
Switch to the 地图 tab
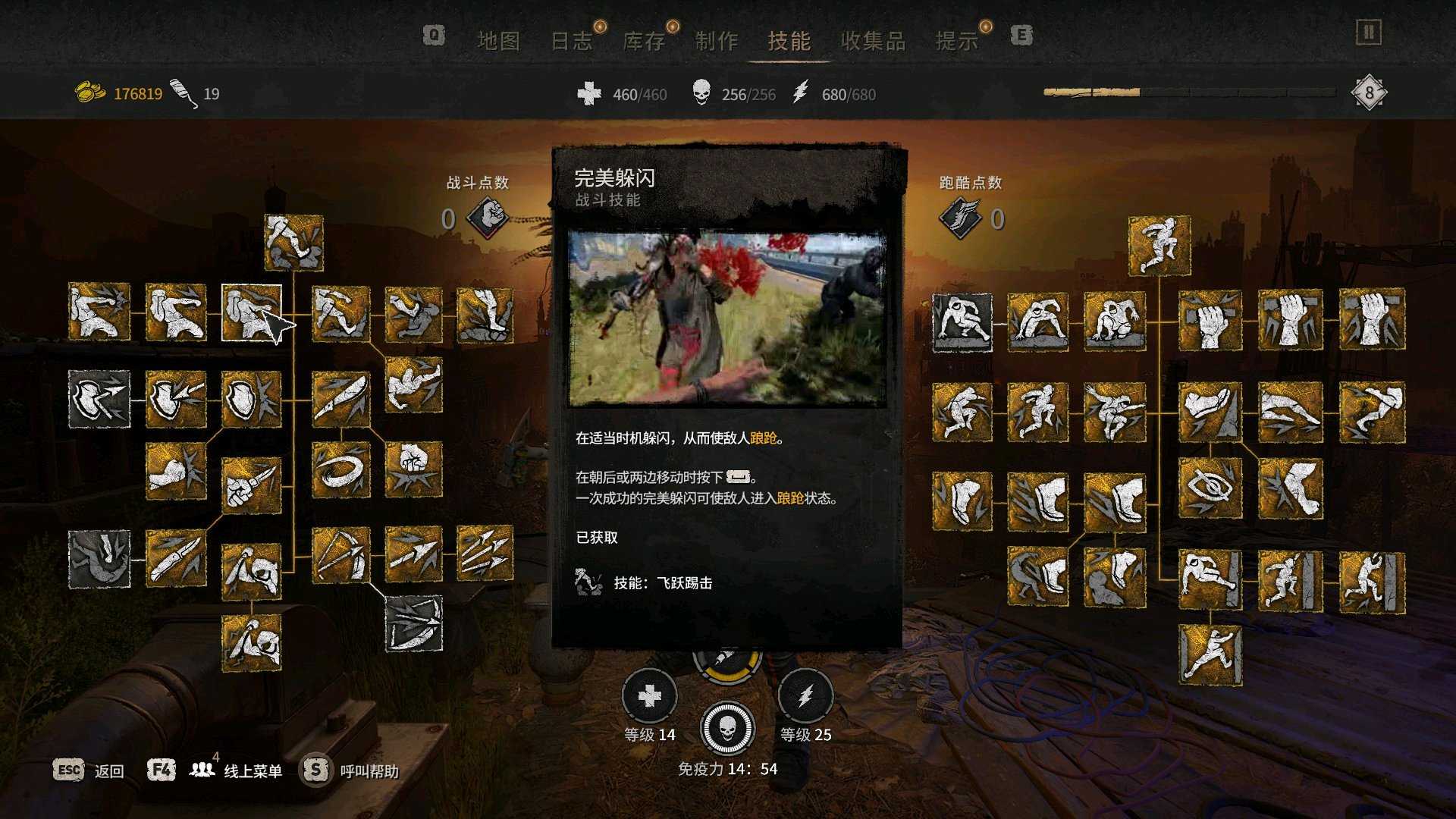500,42
